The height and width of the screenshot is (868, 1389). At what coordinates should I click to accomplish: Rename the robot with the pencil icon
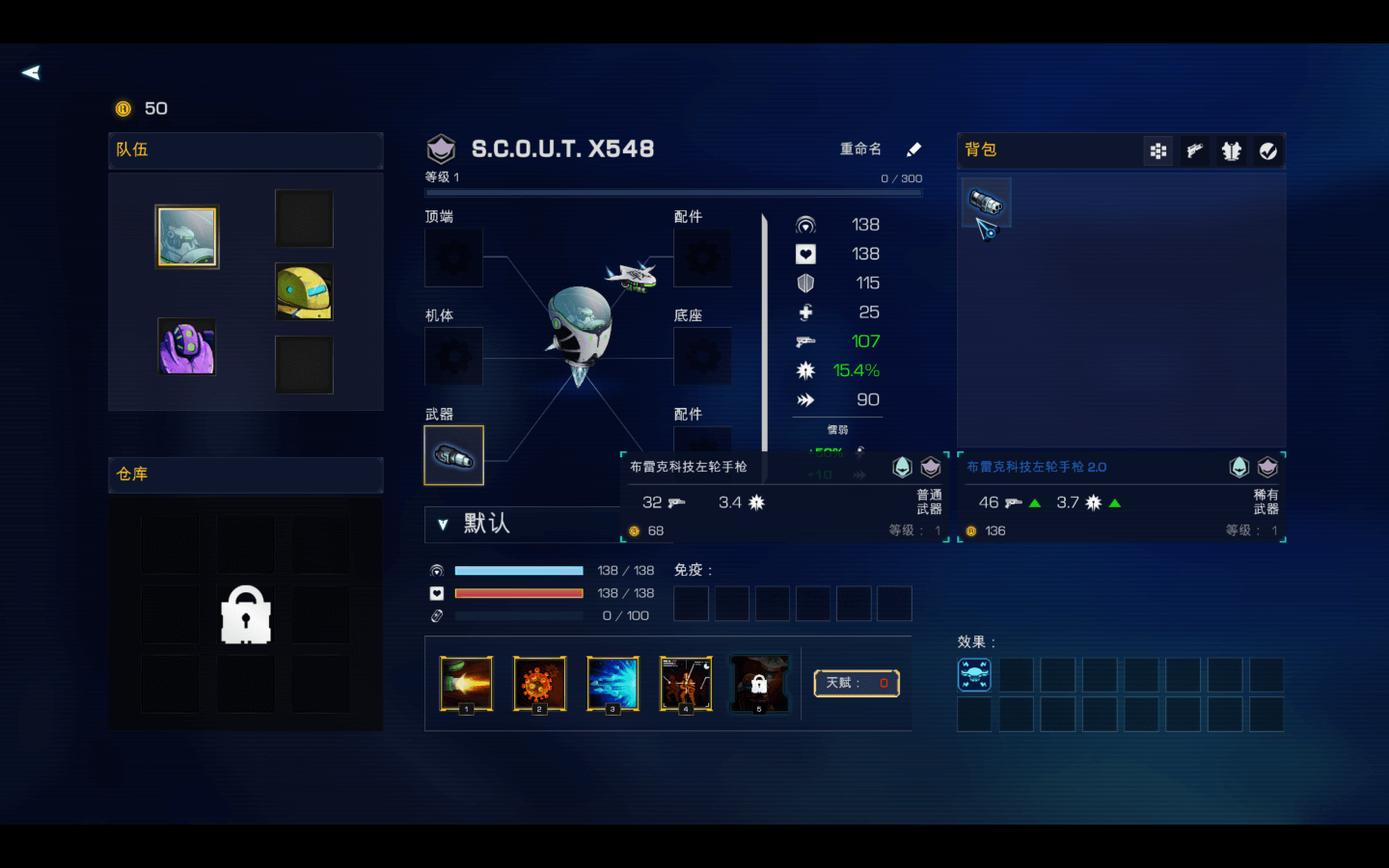[x=913, y=149]
